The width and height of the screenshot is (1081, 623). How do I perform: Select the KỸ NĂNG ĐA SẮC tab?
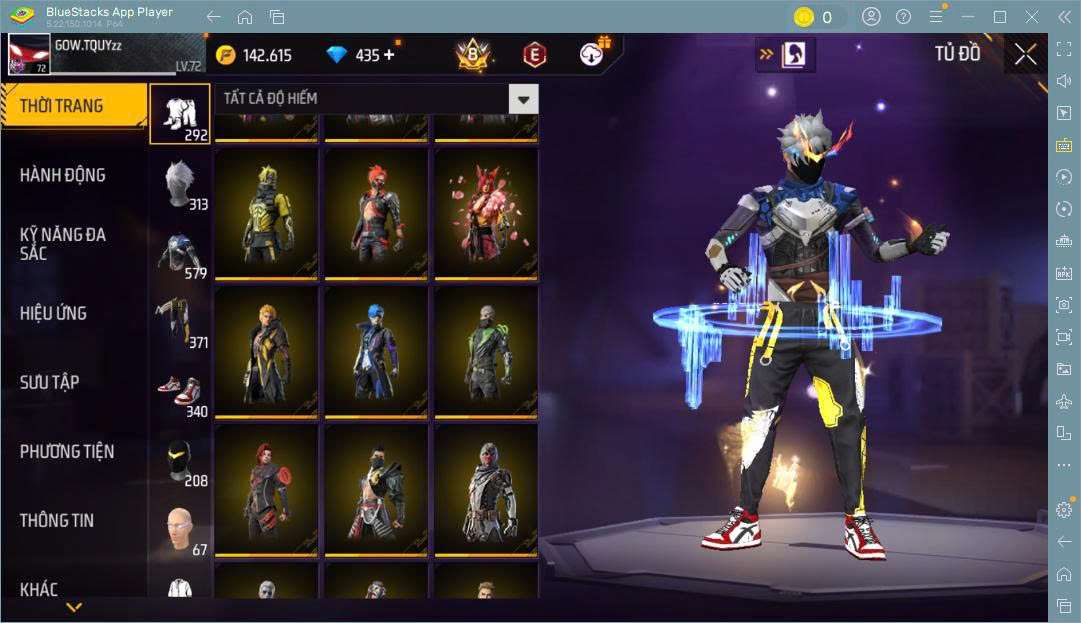coord(63,244)
